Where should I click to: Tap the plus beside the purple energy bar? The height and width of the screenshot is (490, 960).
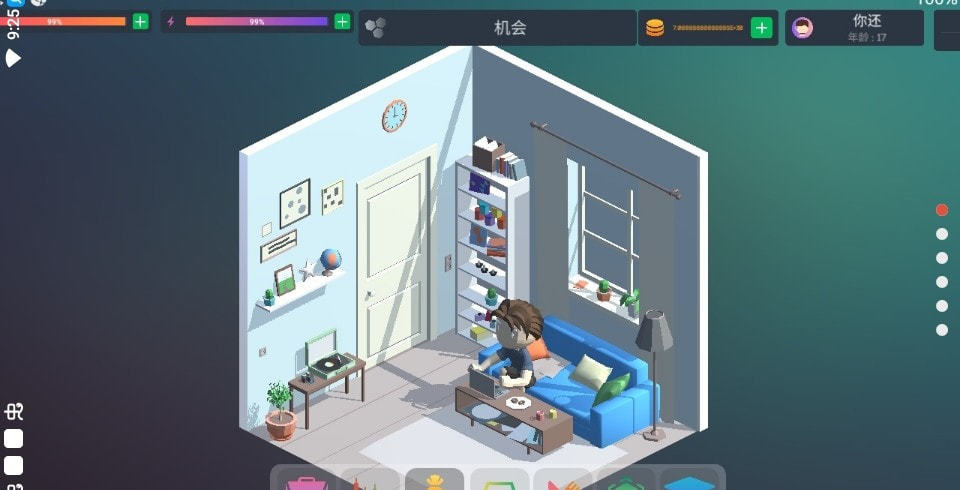coord(342,21)
